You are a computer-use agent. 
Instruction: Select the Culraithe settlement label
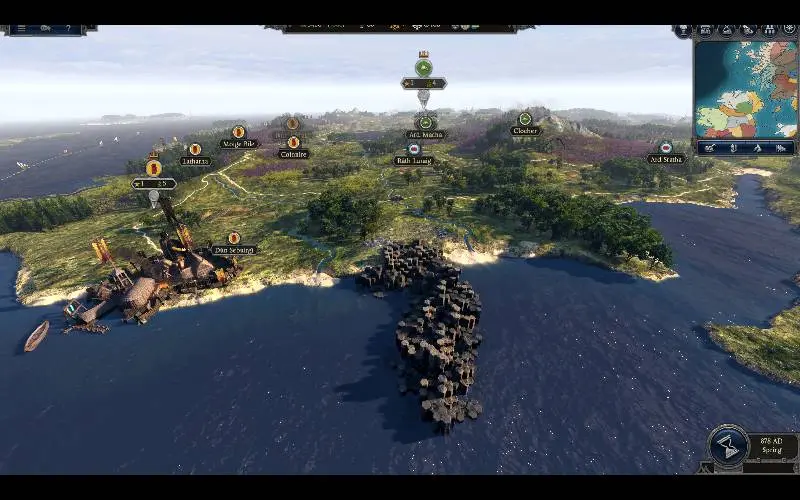[x=293, y=154]
